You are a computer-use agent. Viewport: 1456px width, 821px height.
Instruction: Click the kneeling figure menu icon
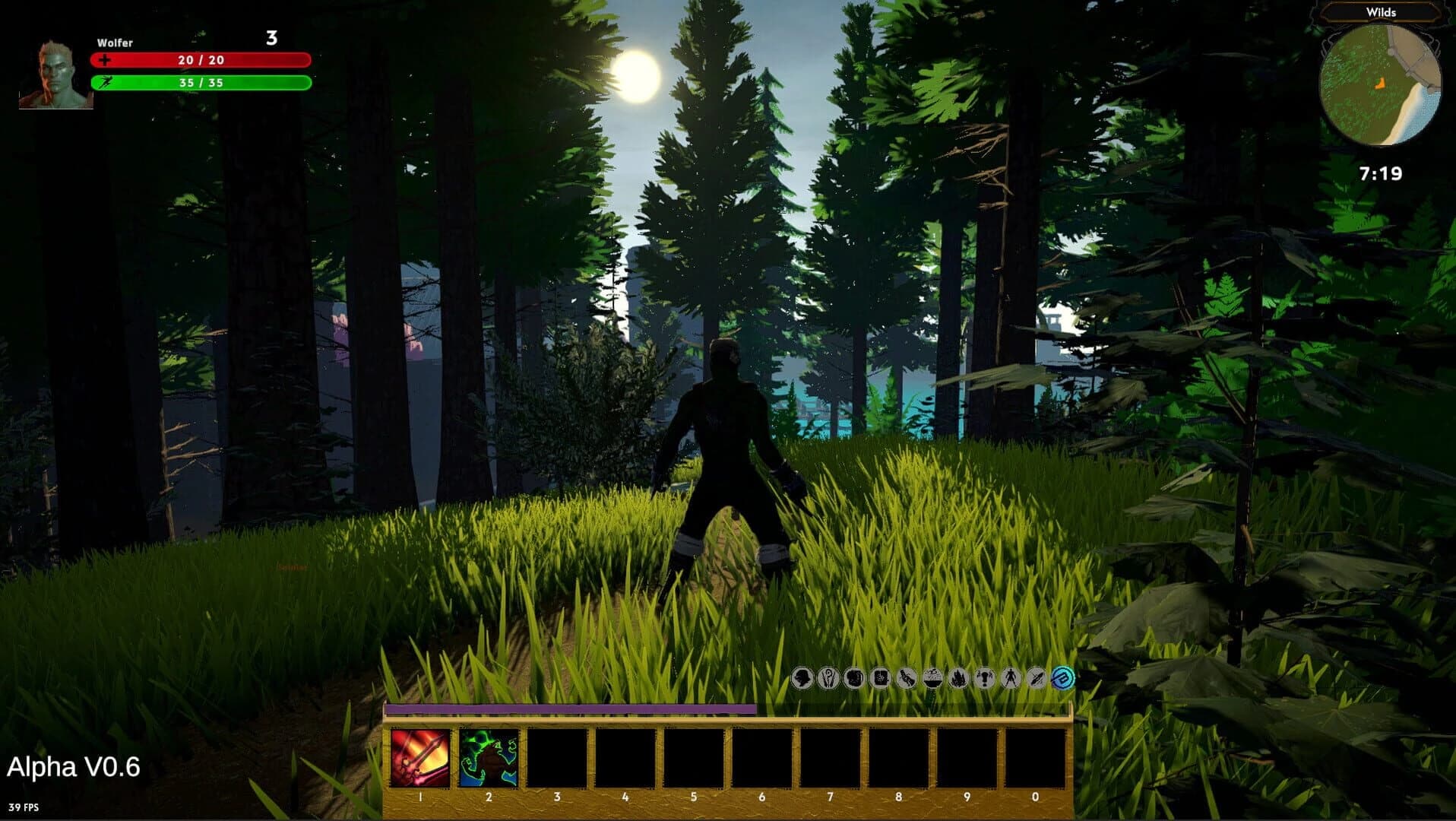[x=828, y=679]
